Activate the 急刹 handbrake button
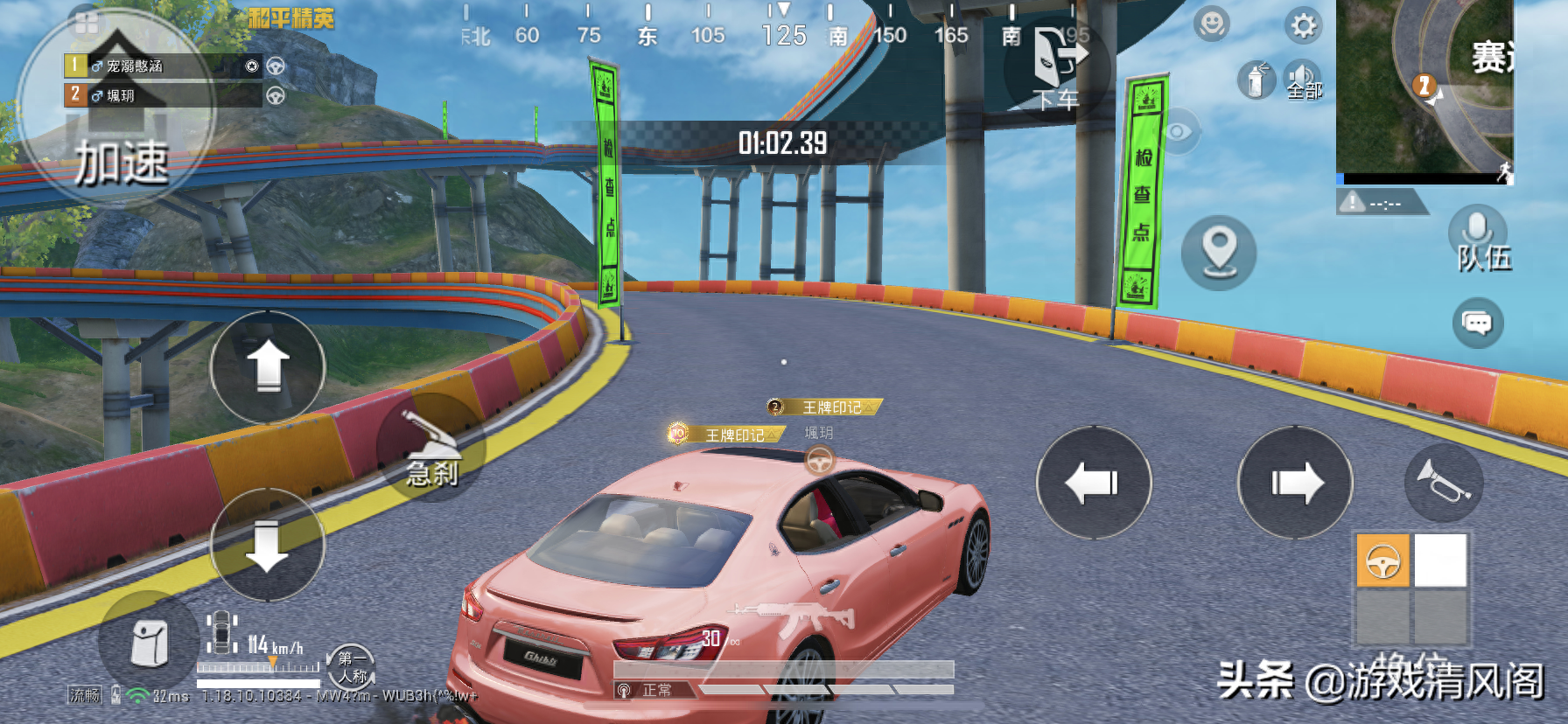Image resolution: width=1568 pixels, height=724 pixels. (430, 447)
